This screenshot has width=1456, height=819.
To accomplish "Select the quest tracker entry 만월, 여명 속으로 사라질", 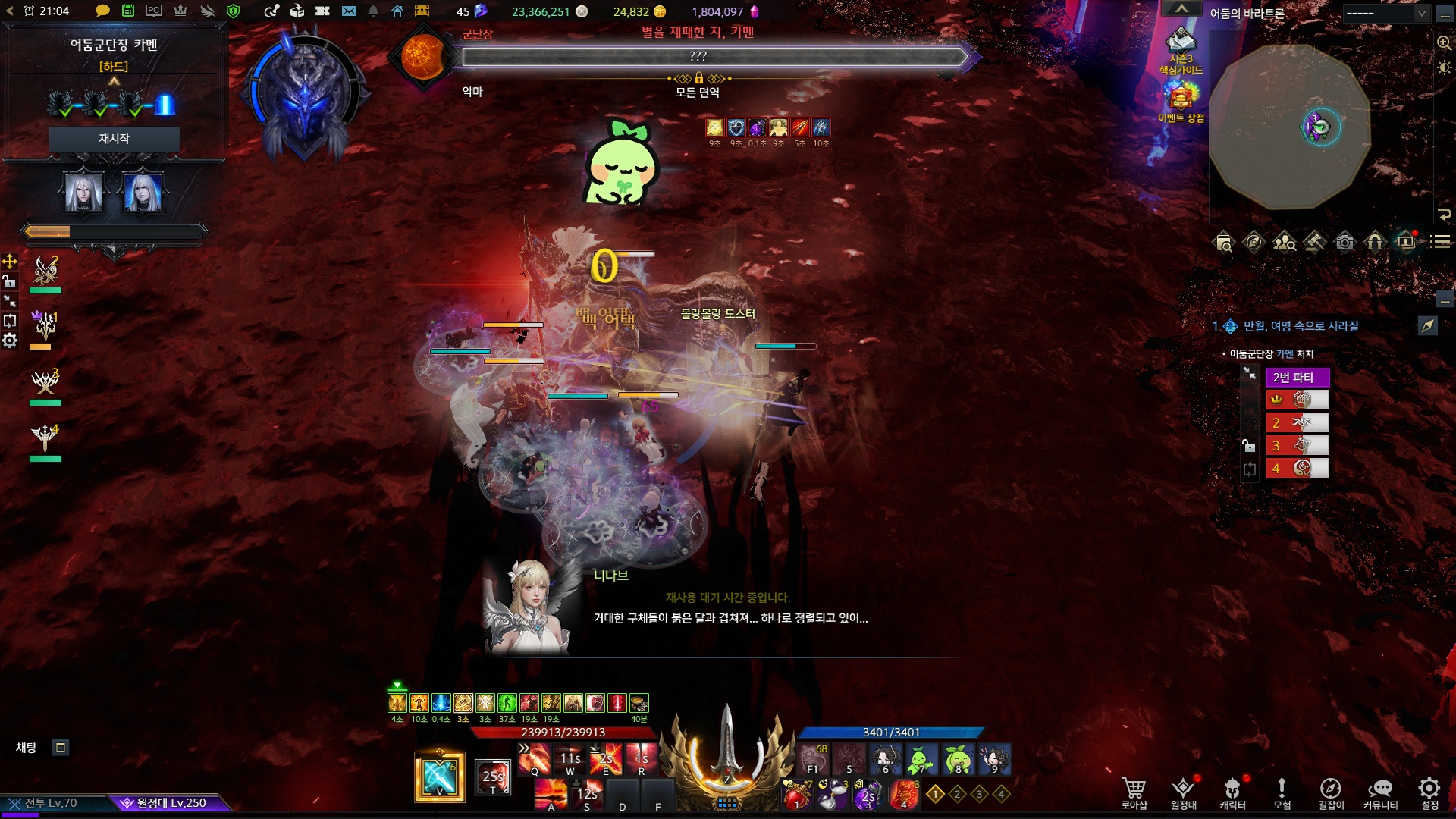I will pyautogui.click(x=1301, y=326).
